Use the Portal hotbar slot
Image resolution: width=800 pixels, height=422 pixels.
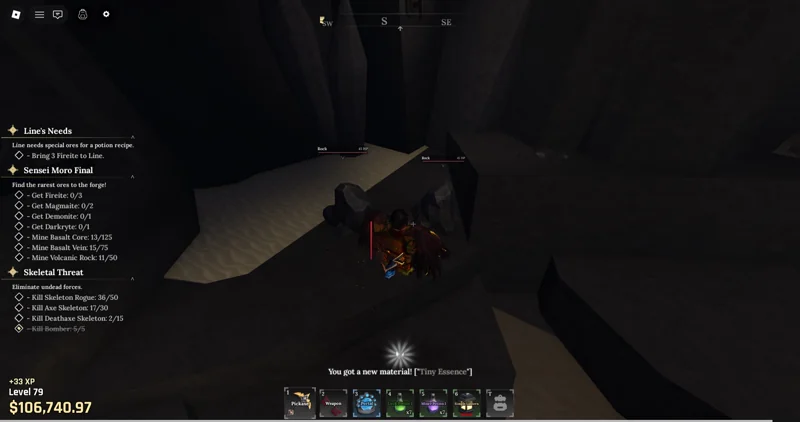[x=367, y=403]
